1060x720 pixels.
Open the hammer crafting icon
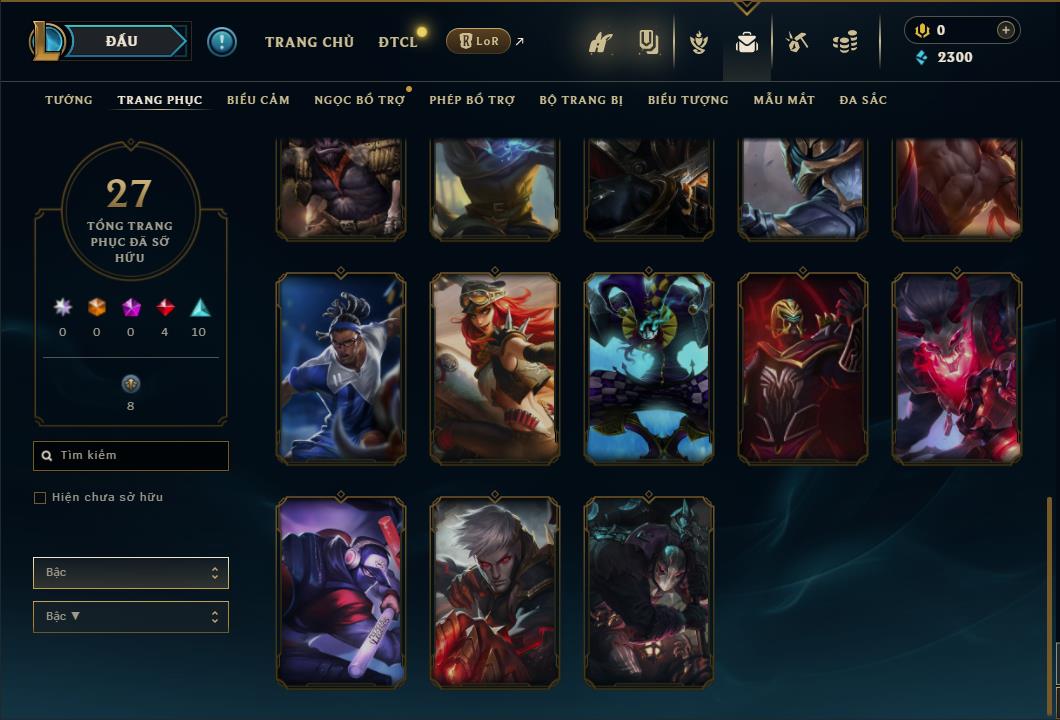[797, 42]
